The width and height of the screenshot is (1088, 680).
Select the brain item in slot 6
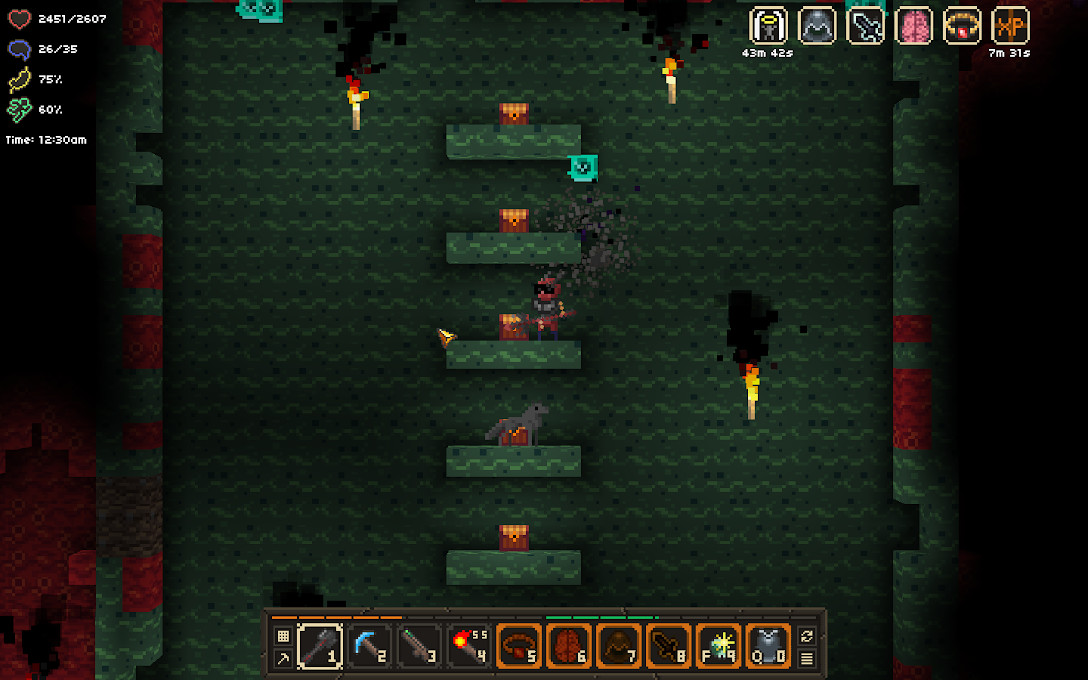click(x=569, y=645)
